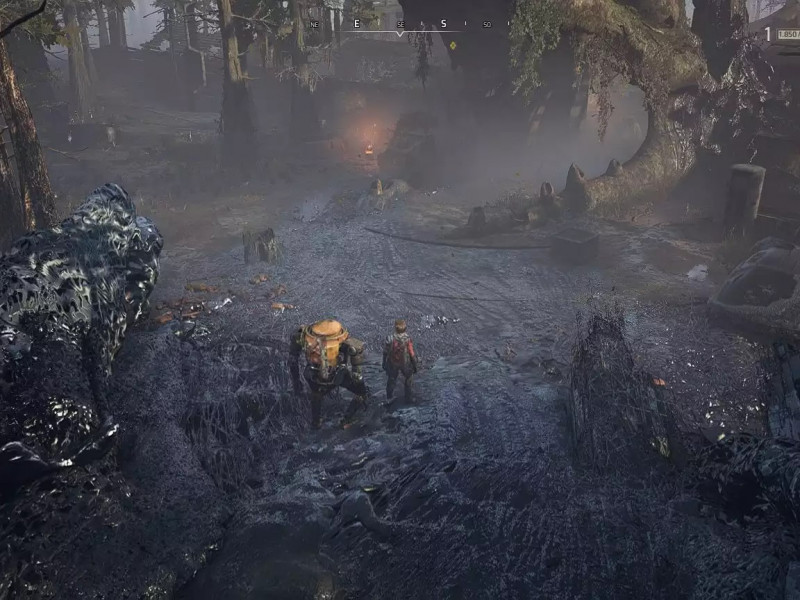Click the compass heading bar
Screen dimensions: 800x600
click(x=400, y=24)
